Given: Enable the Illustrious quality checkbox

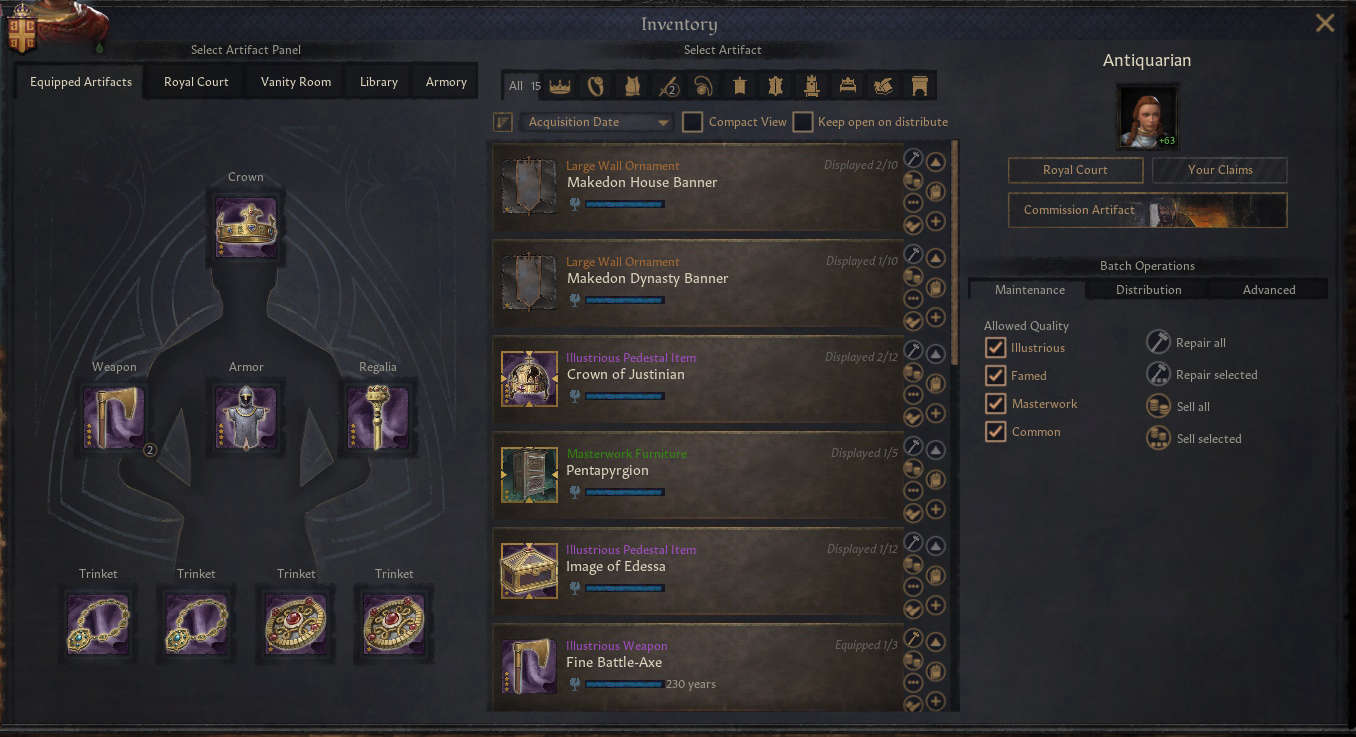Looking at the screenshot, I should 994,348.
